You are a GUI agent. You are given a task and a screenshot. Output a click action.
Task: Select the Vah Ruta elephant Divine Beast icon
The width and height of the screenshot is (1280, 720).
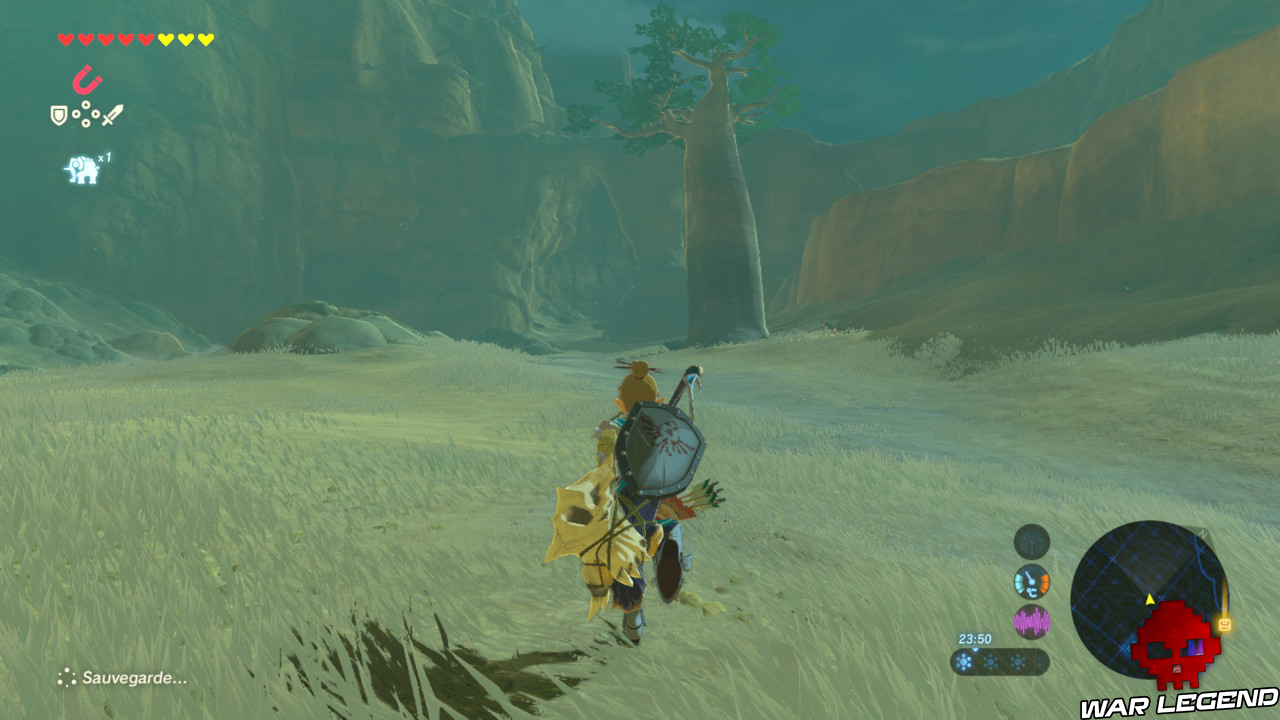pyautogui.click(x=81, y=169)
